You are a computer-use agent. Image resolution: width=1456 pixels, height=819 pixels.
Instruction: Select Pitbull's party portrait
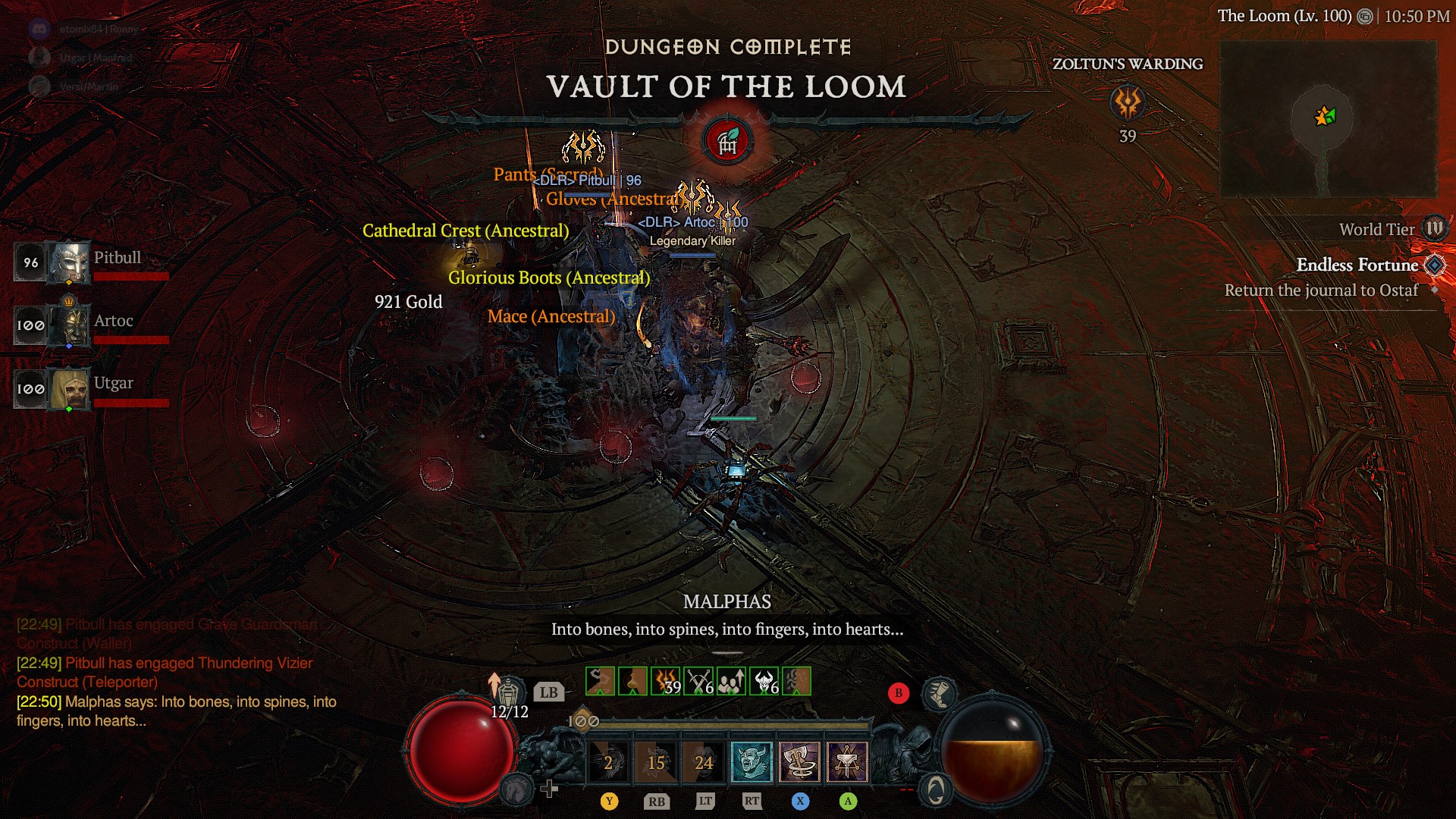[69, 263]
